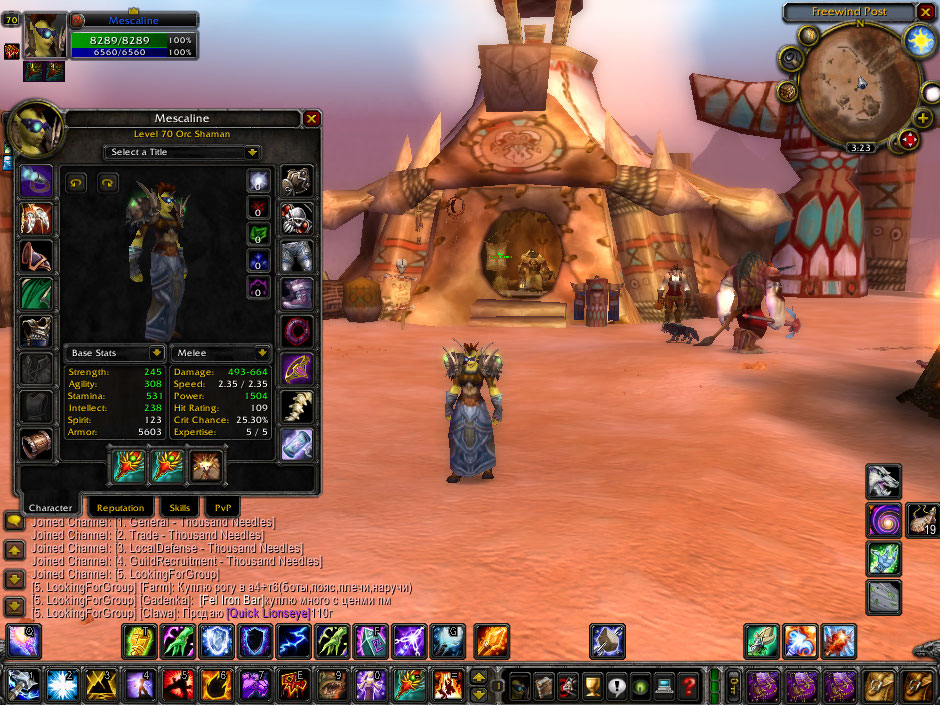Close the Mescaline character window

tap(312, 119)
